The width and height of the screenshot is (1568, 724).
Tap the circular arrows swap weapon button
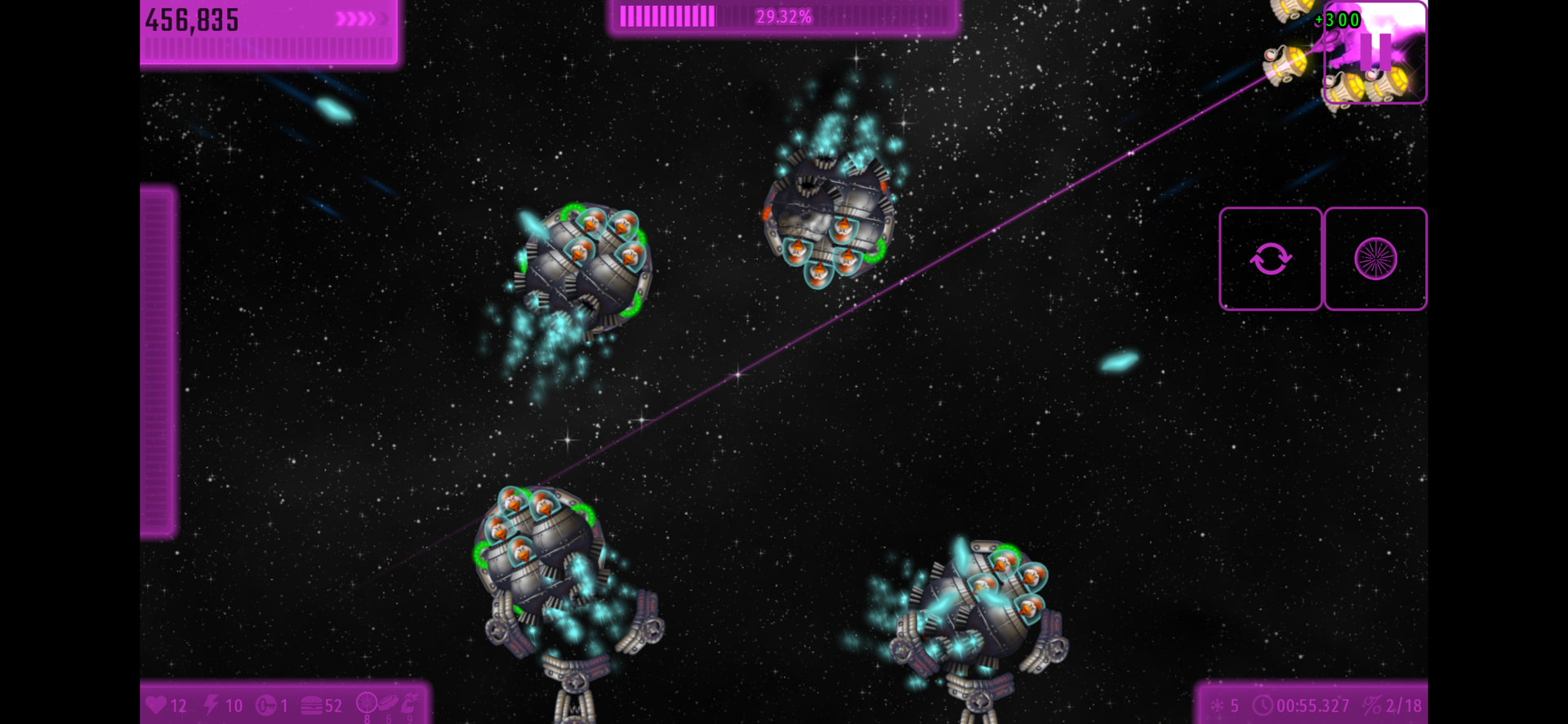[x=1270, y=259]
